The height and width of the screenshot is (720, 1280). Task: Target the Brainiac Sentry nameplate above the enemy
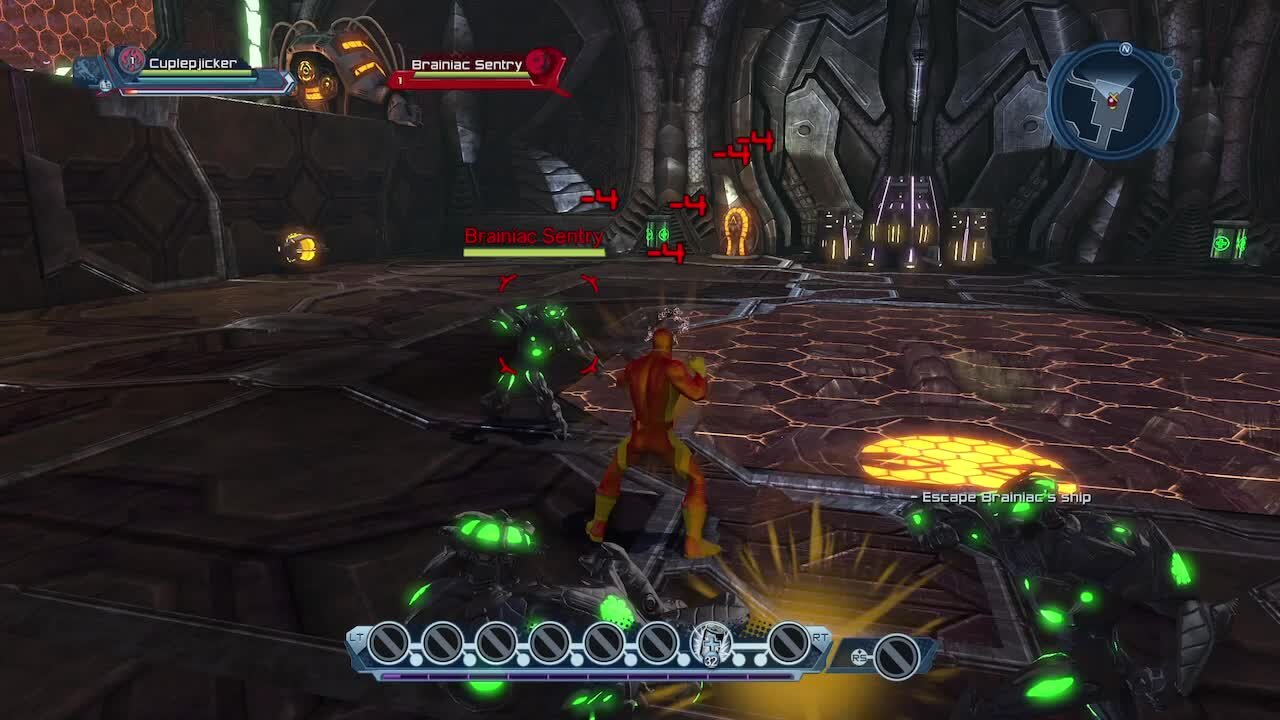coord(534,237)
